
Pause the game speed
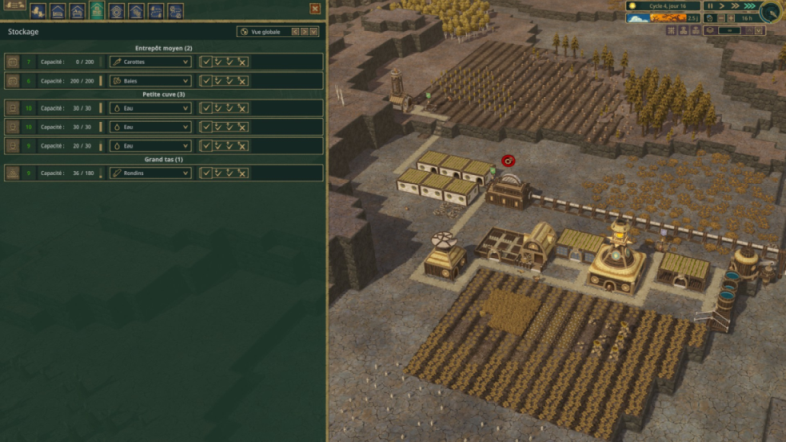(709, 6)
